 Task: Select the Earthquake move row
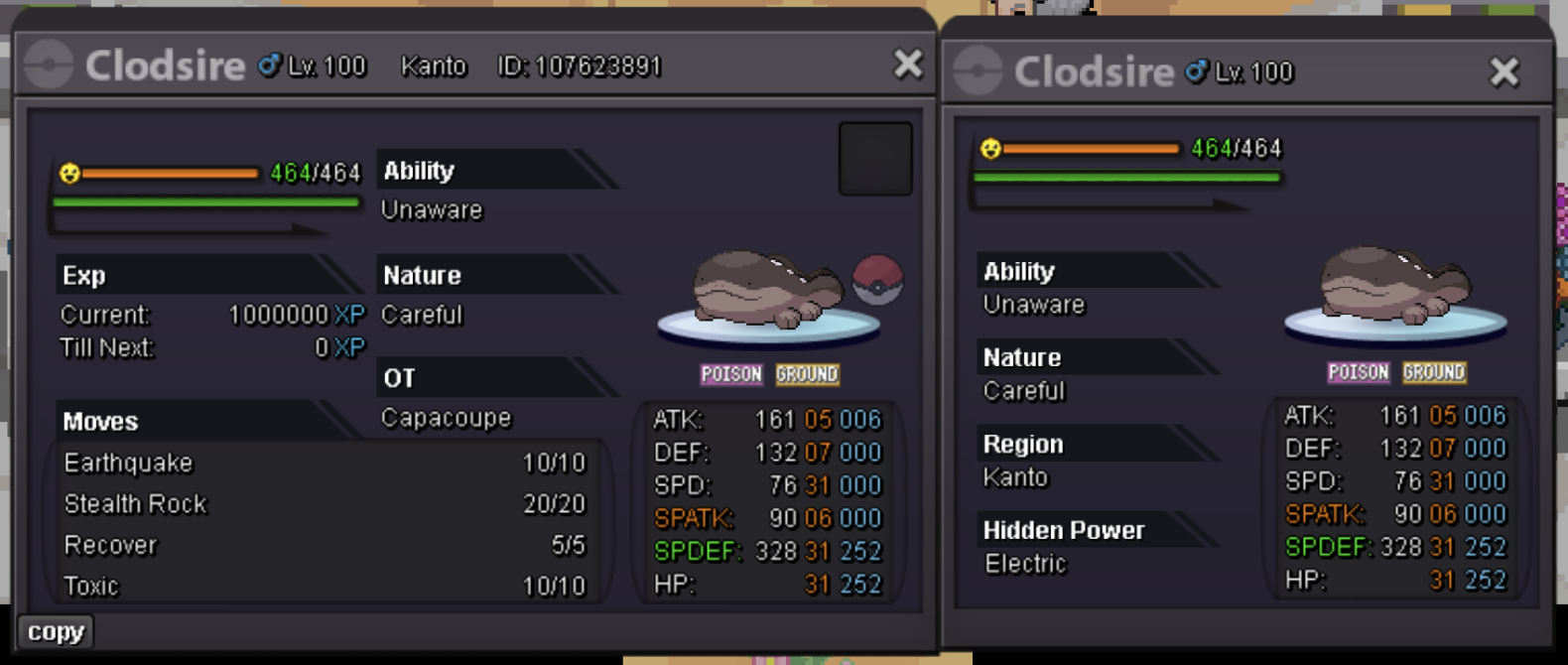(x=325, y=464)
